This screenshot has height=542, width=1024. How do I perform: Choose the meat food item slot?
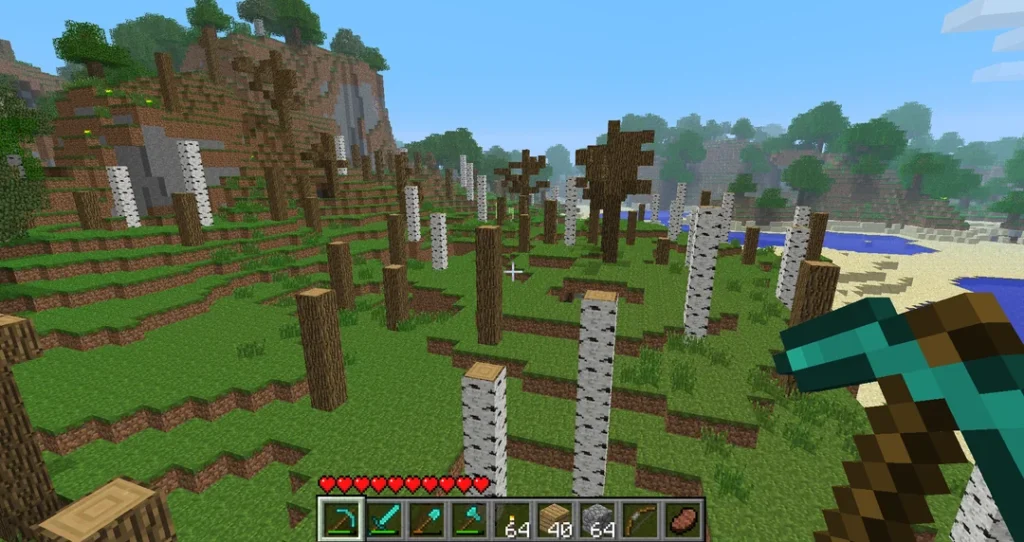(683, 519)
